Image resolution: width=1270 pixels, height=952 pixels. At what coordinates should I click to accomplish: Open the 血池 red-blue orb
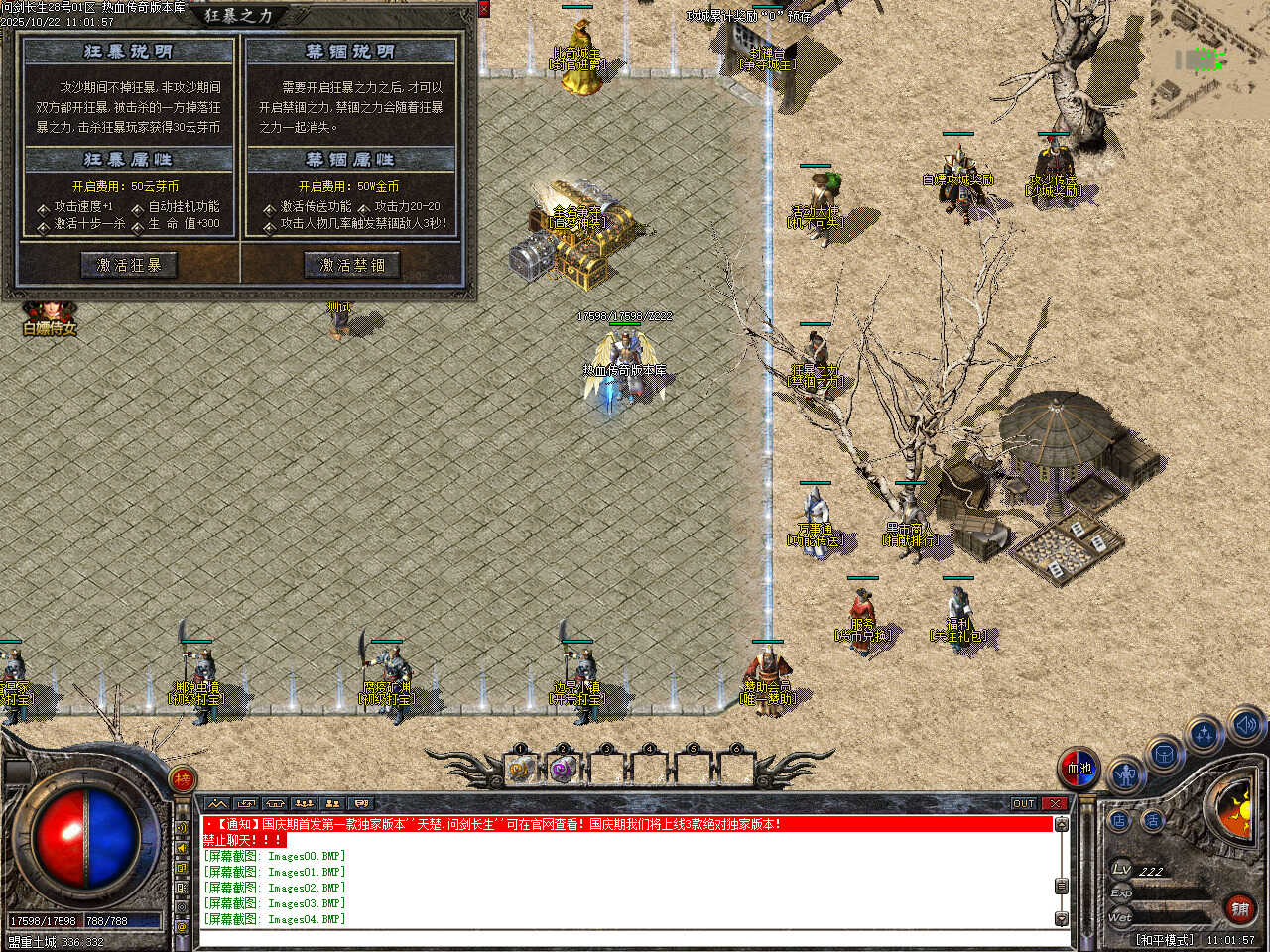(x=1079, y=768)
